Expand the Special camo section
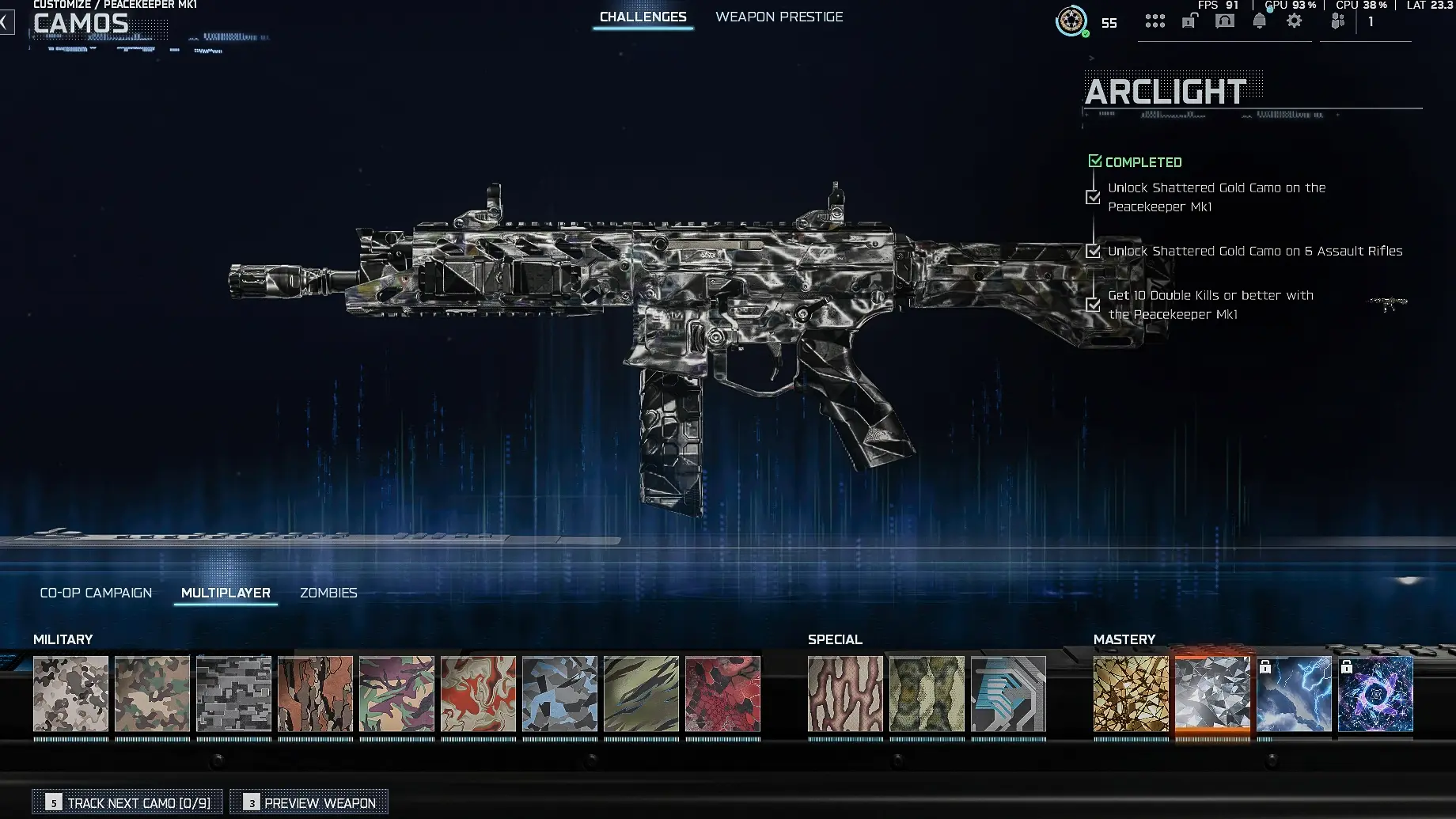1456x819 pixels. tap(835, 639)
